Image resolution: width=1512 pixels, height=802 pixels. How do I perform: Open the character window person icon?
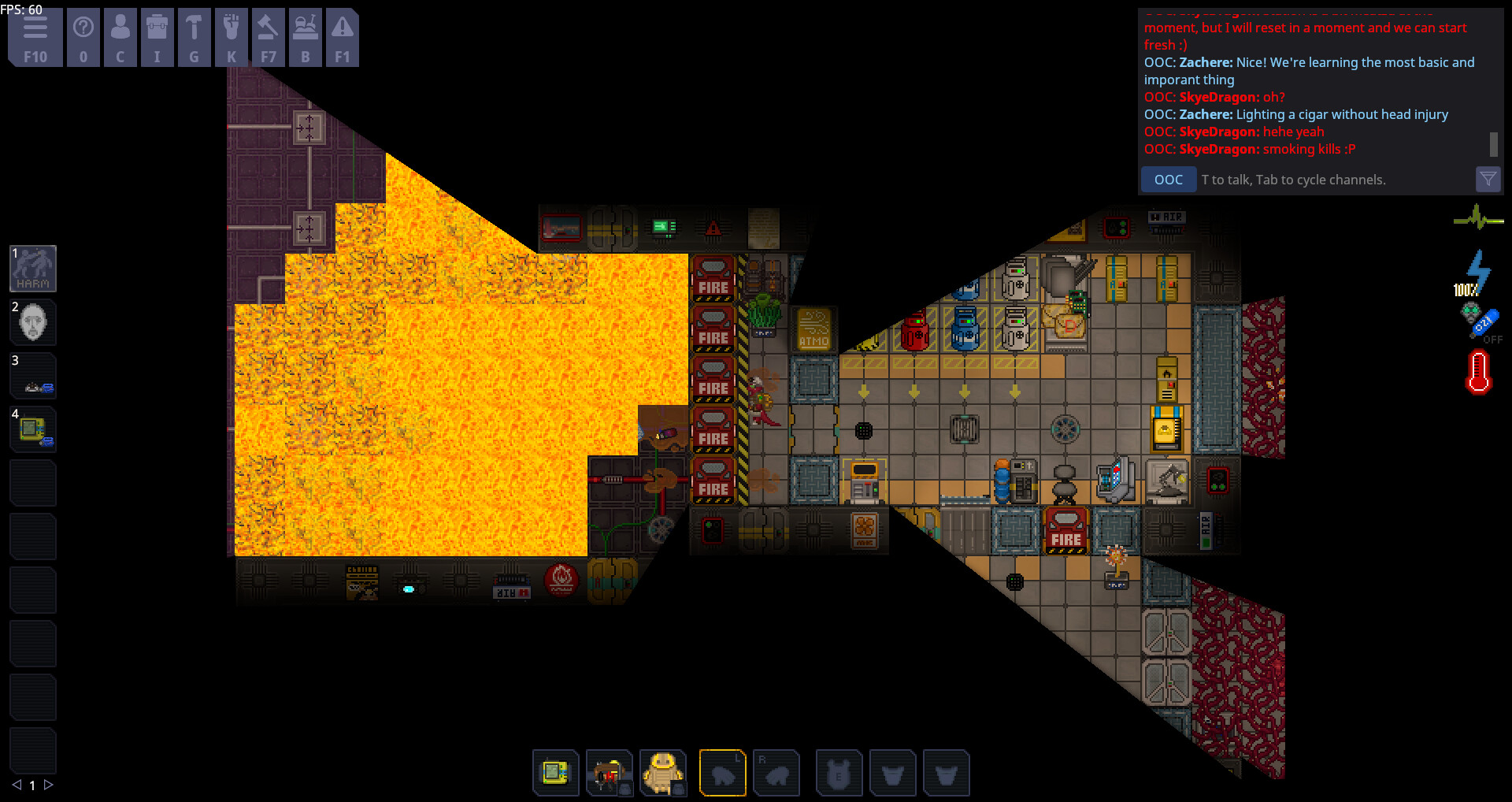[x=120, y=36]
